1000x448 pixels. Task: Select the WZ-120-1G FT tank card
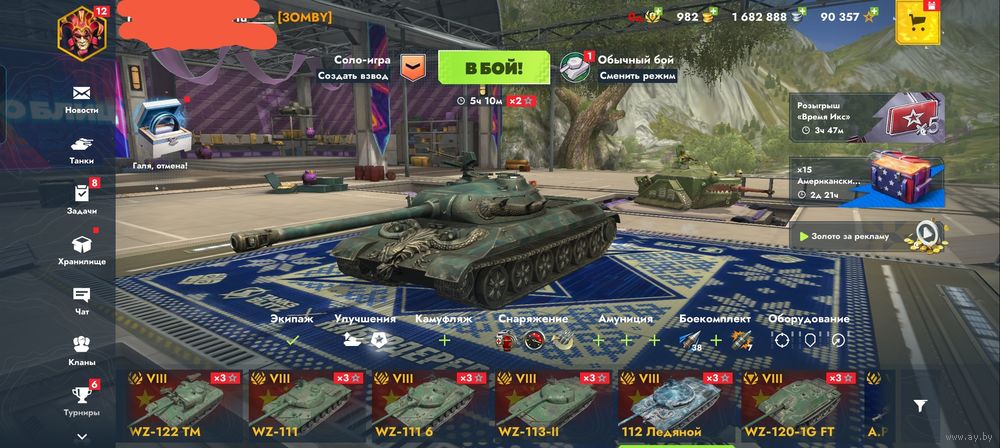(795, 406)
